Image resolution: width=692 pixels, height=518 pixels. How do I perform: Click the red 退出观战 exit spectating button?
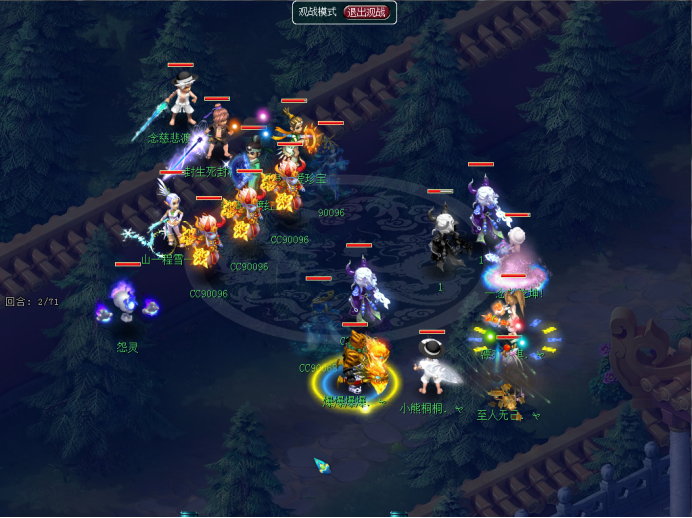tap(368, 12)
